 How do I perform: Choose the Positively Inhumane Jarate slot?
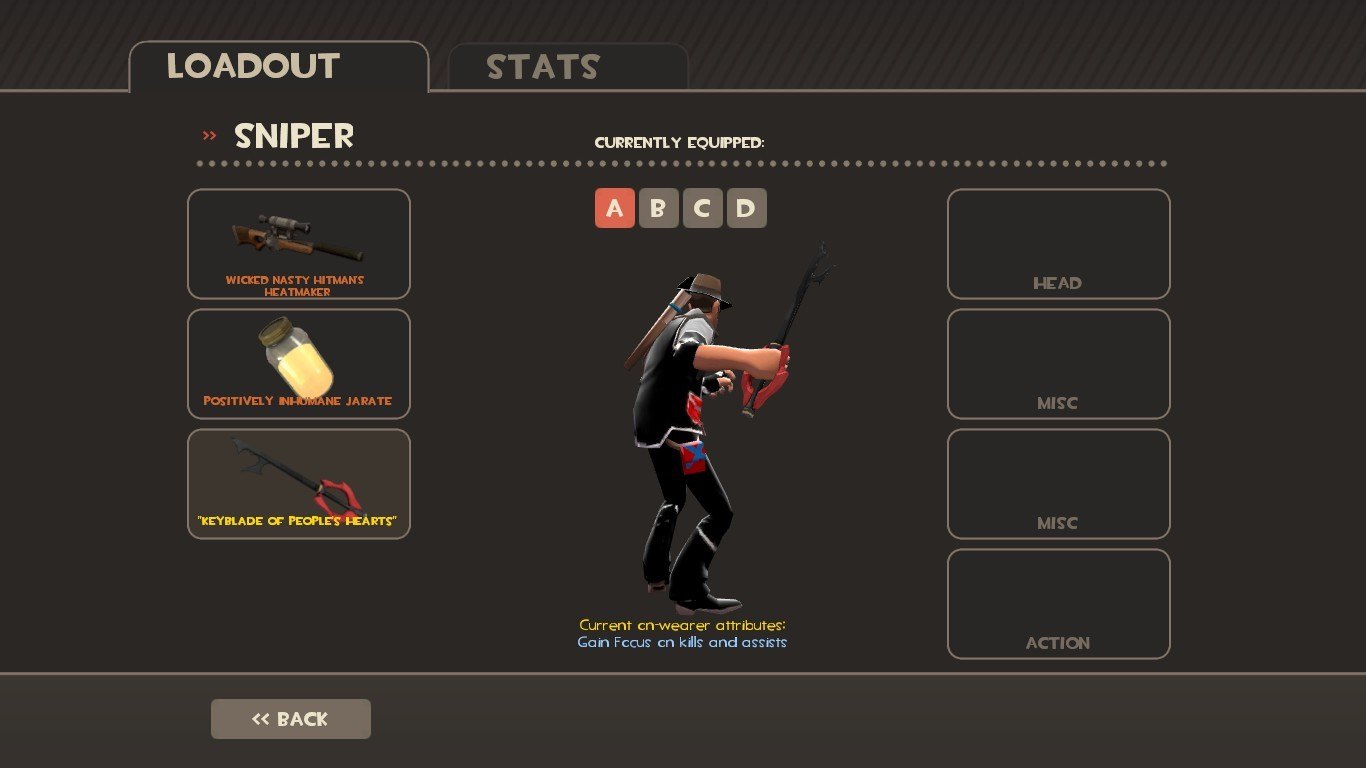pos(299,364)
